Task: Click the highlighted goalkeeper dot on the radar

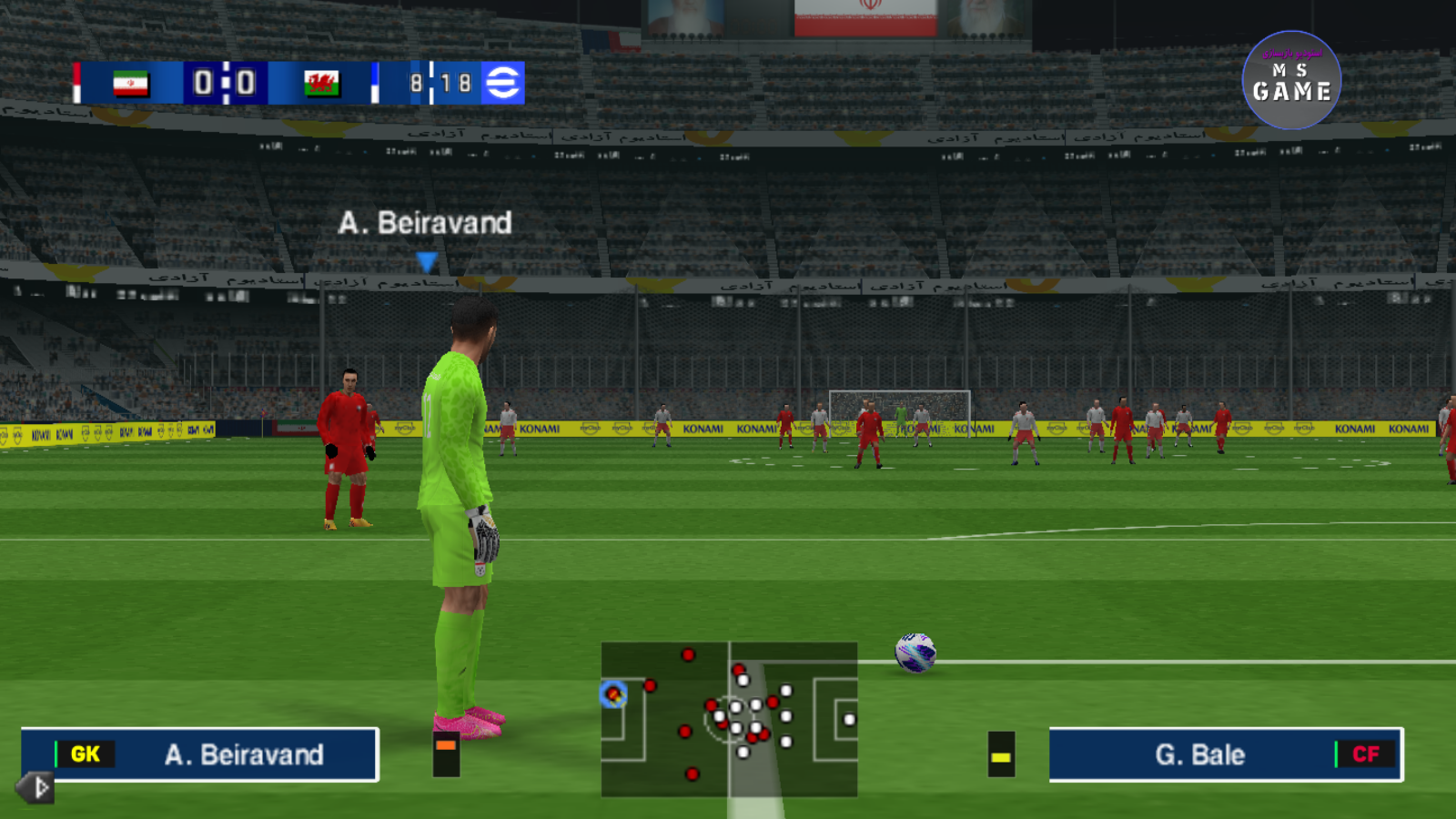Action: point(613,696)
